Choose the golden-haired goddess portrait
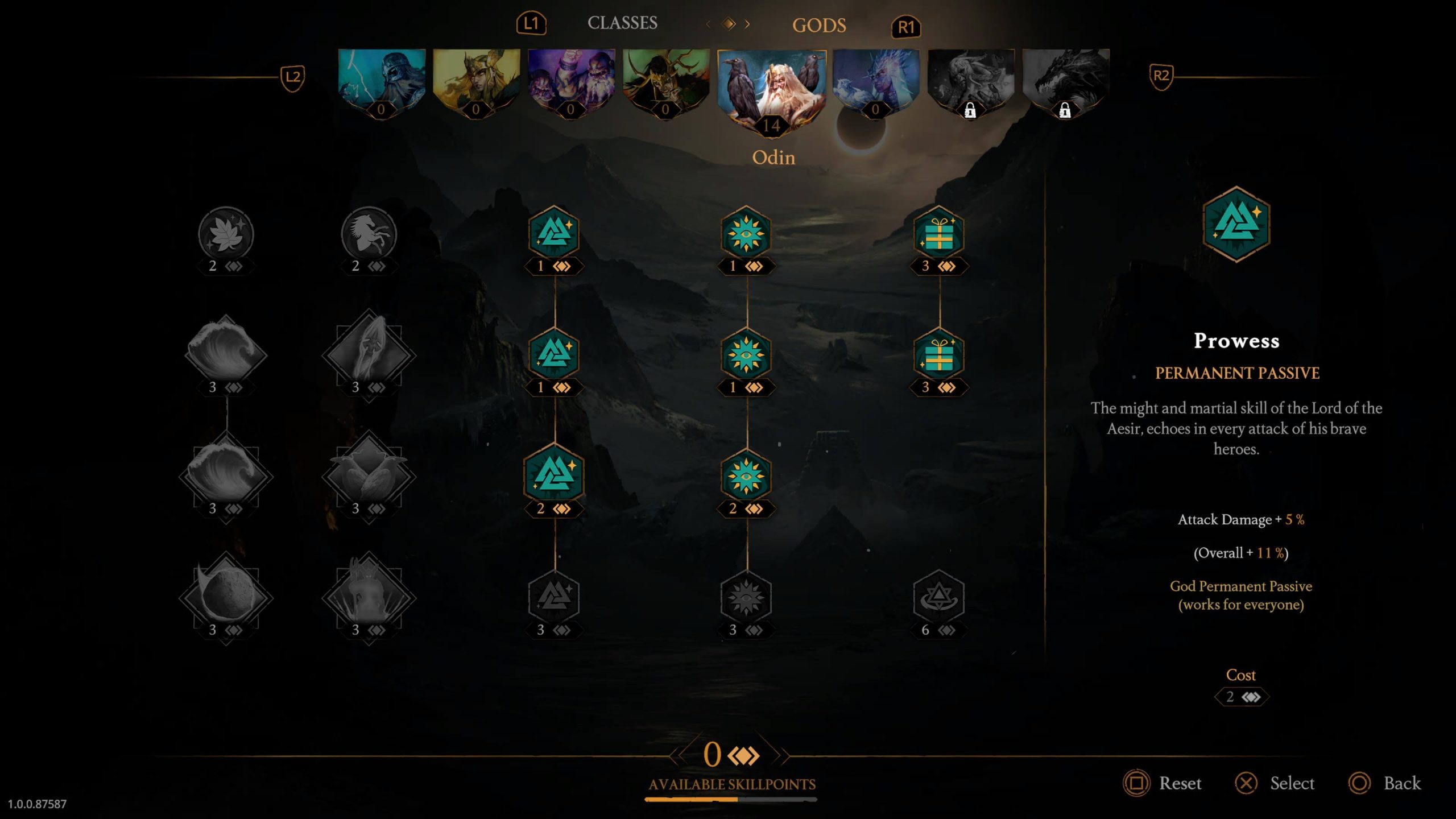Image resolution: width=1456 pixels, height=819 pixels. [x=476, y=81]
